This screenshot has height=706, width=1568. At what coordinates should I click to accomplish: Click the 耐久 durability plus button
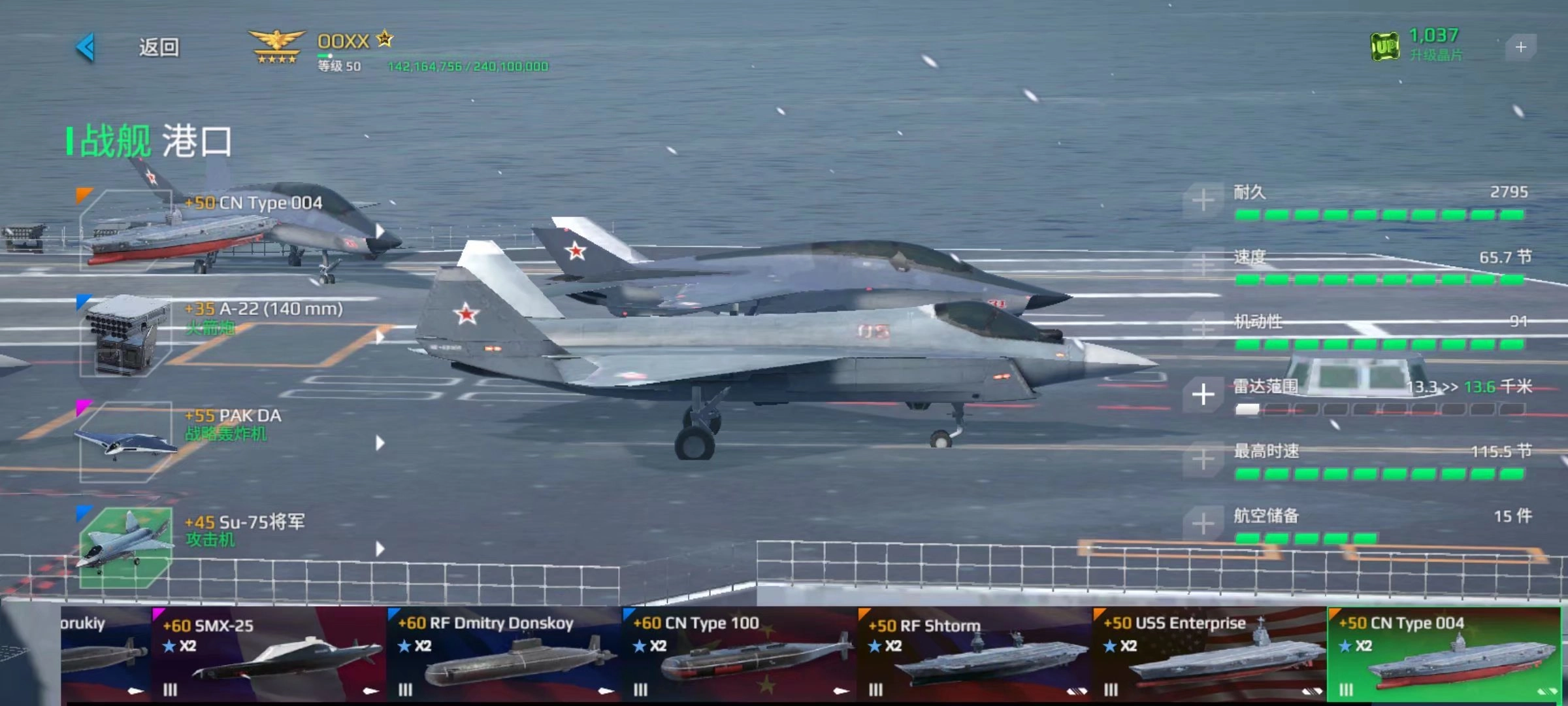click(x=1203, y=200)
